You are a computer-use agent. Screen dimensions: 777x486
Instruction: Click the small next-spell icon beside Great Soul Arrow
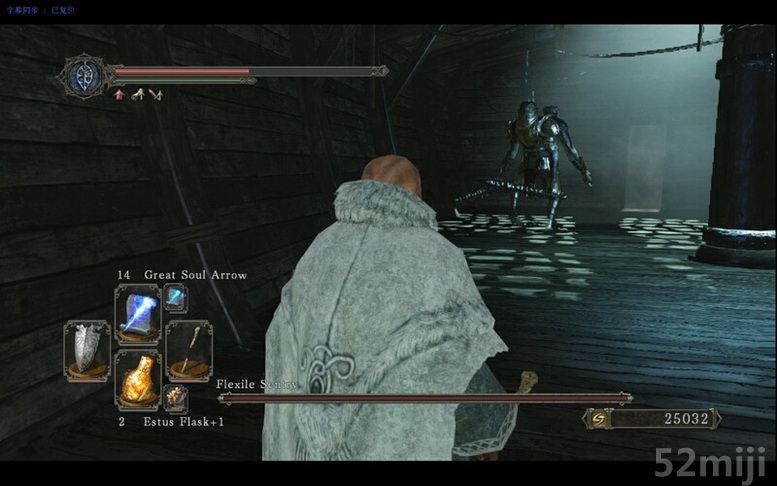pyautogui.click(x=175, y=296)
